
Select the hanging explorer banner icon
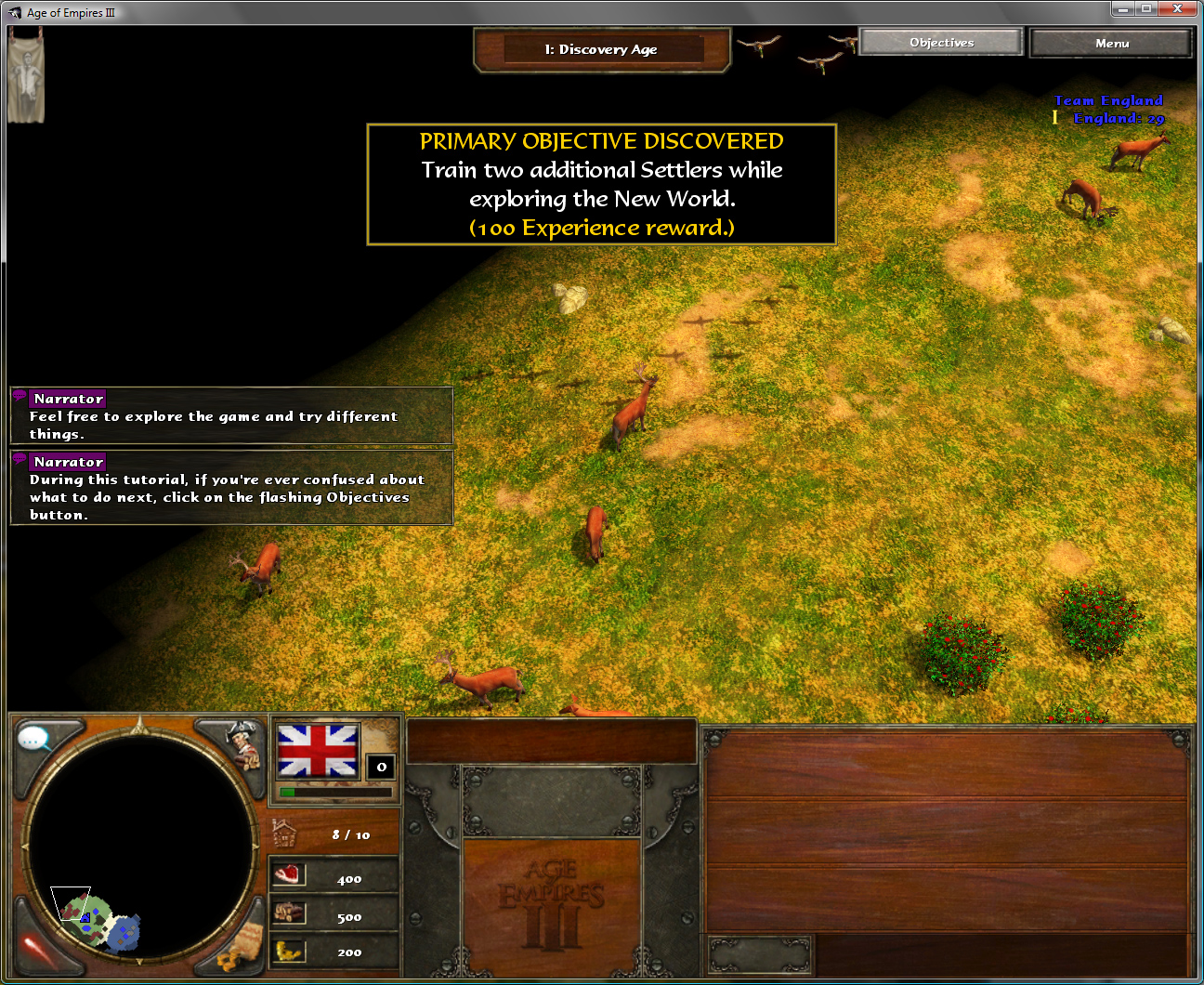pos(25,76)
